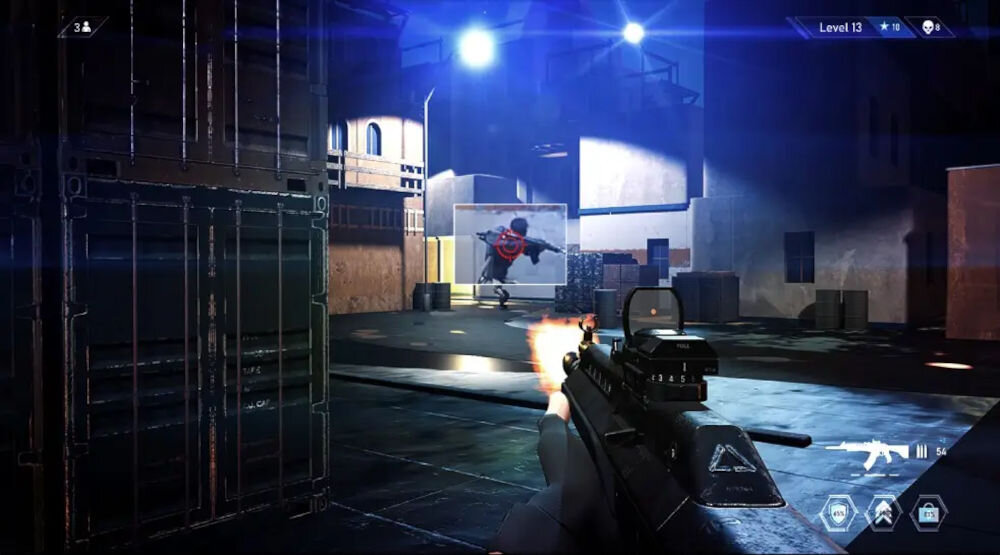
Task: Select the double-chevron rank boost icon
Action: [883, 514]
